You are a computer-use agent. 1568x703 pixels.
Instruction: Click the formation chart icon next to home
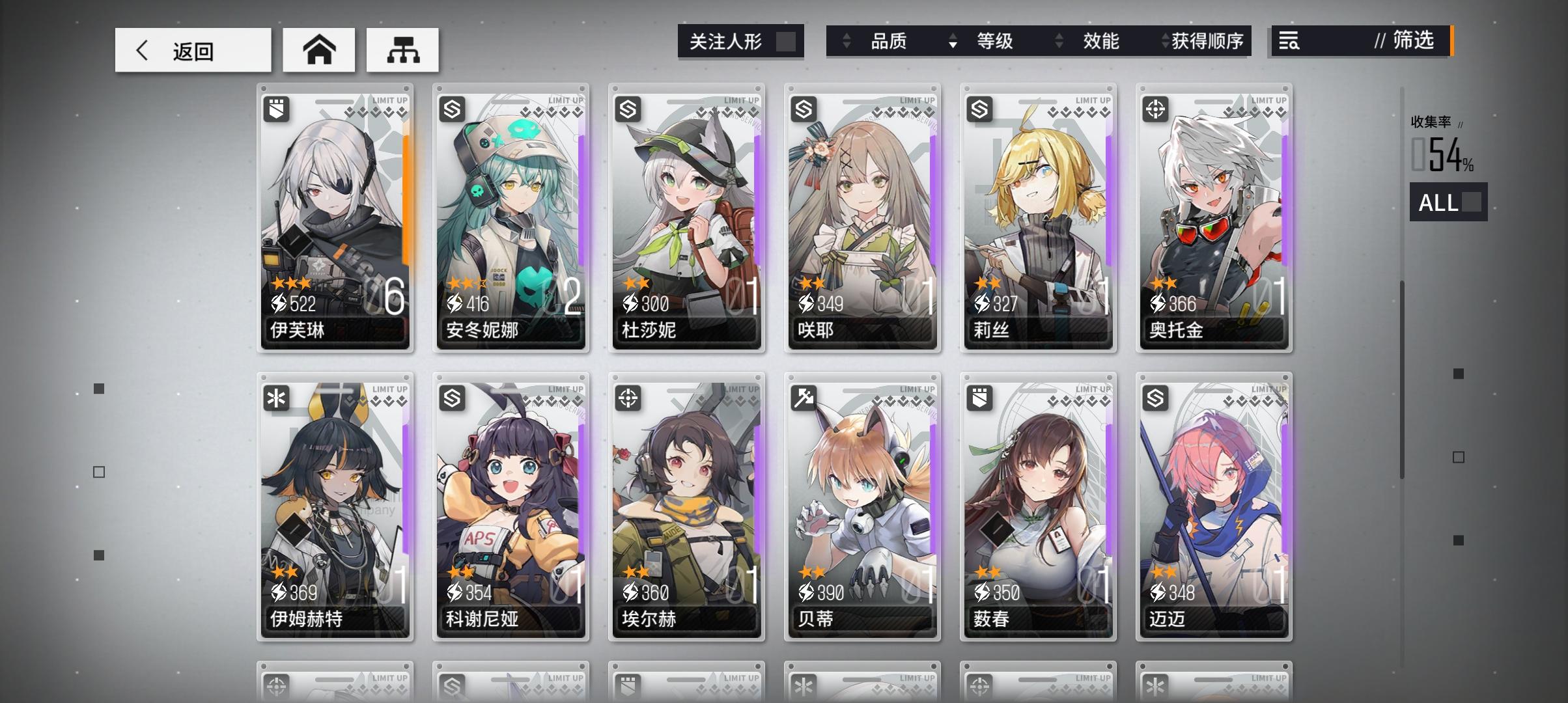point(403,50)
